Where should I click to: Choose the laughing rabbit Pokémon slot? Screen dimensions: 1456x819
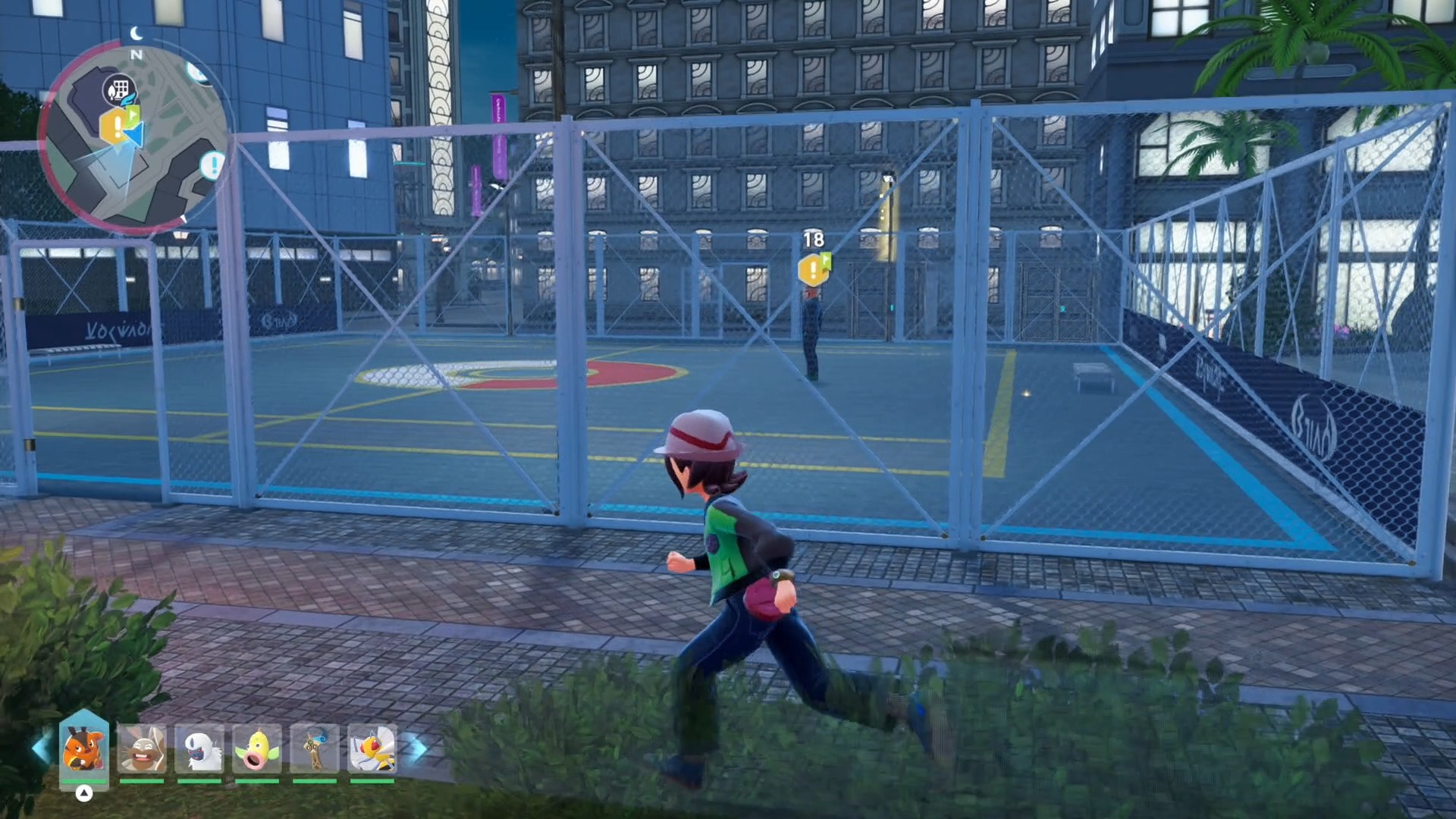(142, 748)
